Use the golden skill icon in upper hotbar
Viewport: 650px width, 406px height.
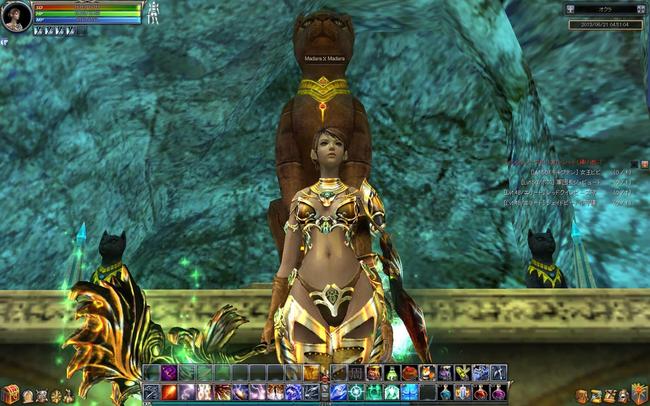[x=312, y=373]
